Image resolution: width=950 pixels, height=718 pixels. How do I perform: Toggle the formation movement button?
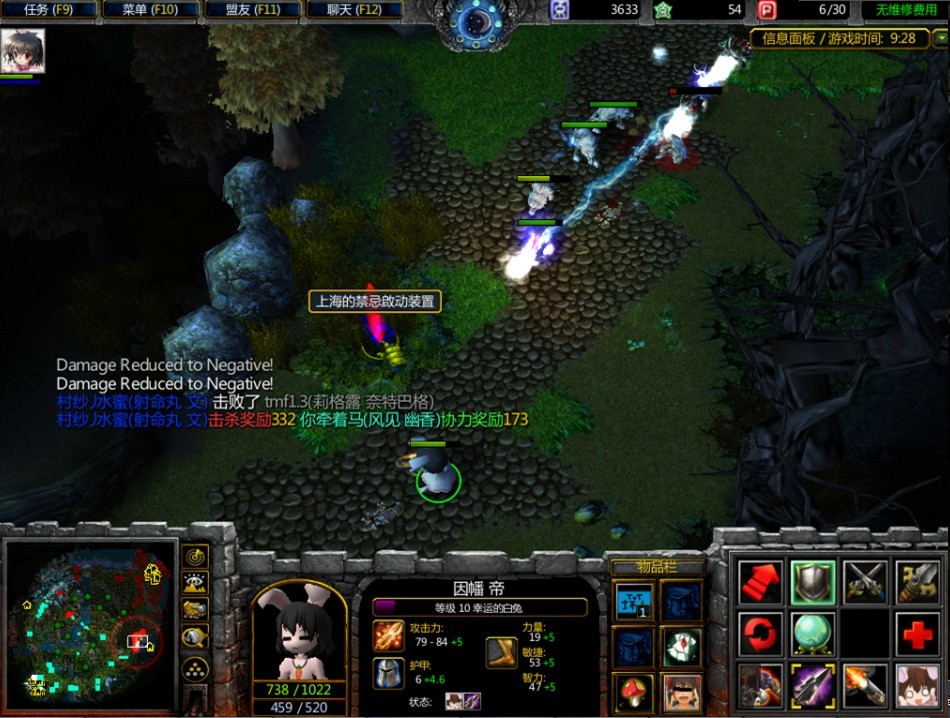tap(195, 668)
